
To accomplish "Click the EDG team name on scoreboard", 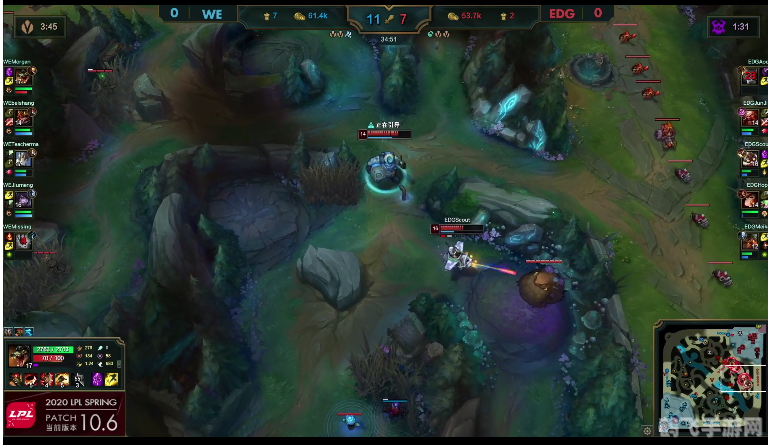I will [561, 14].
